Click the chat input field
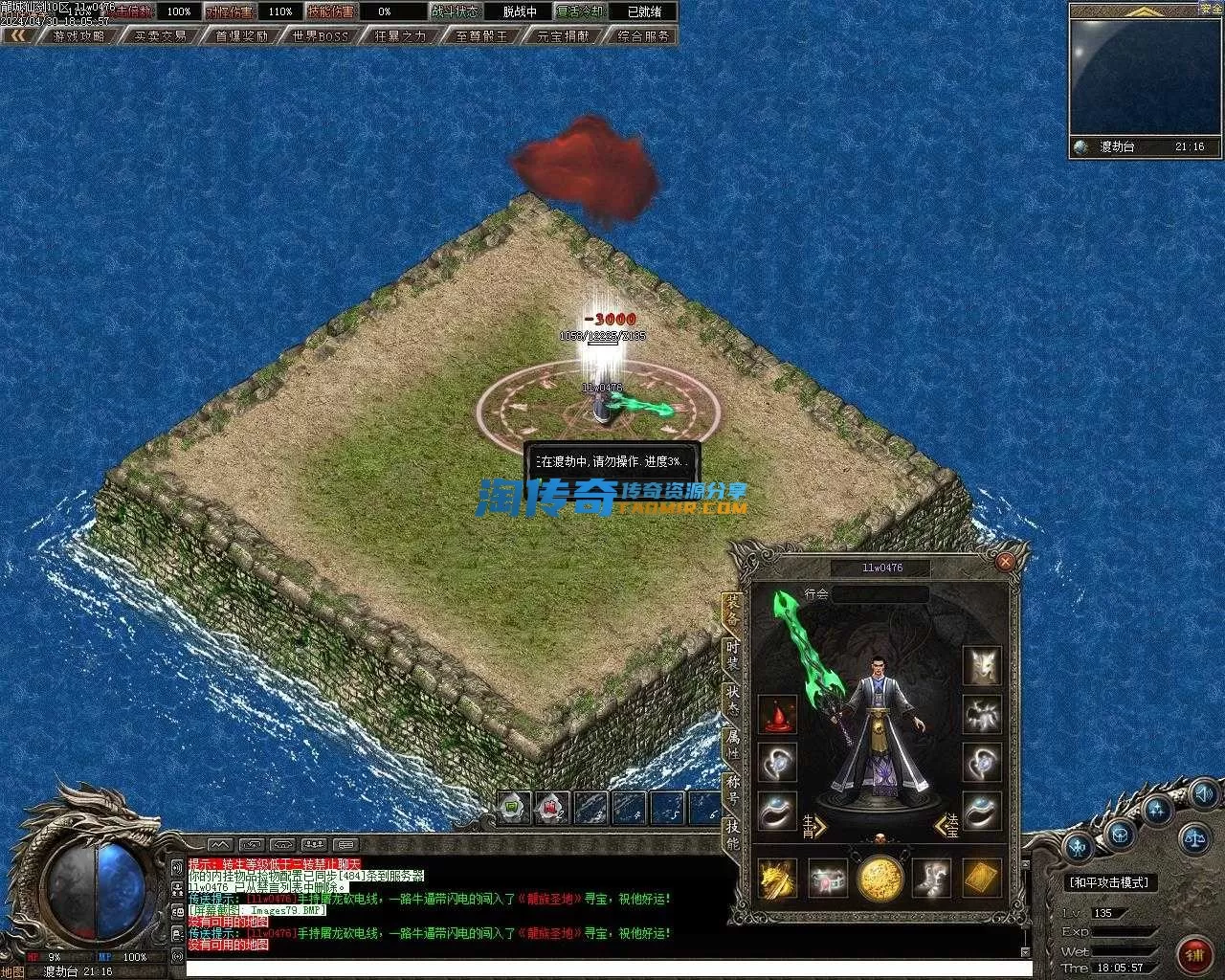Image resolution: width=1225 pixels, height=980 pixels. pos(603,969)
